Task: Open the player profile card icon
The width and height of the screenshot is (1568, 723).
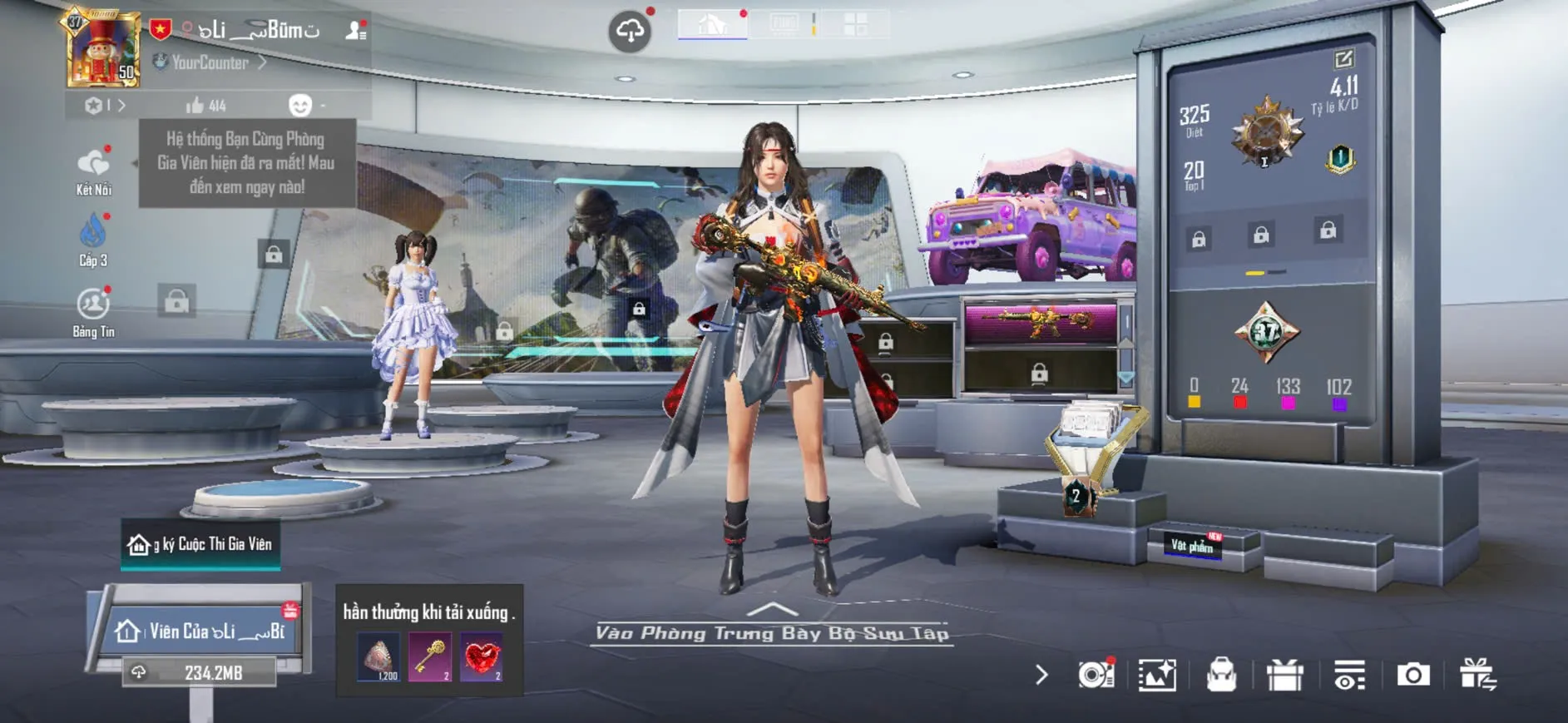Action: click(x=356, y=31)
